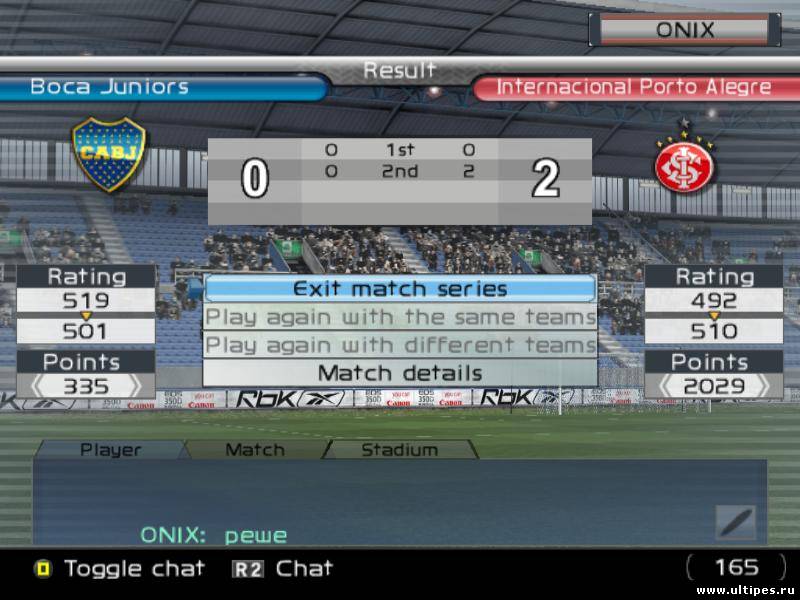Select Exit match series
The width and height of the screenshot is (800, 600).
(400, 289)
